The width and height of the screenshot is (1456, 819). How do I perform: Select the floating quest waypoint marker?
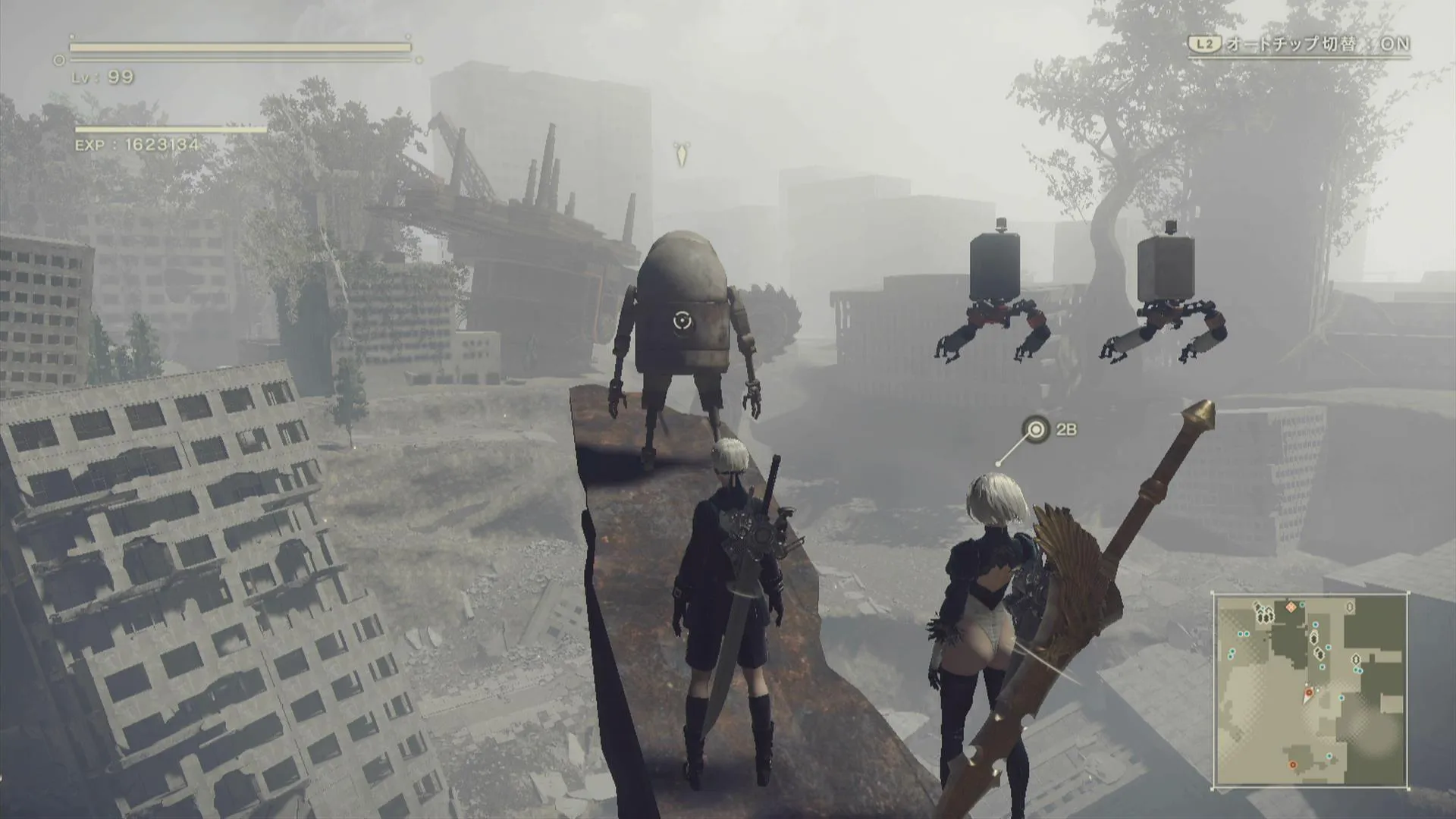coord(681,154)
